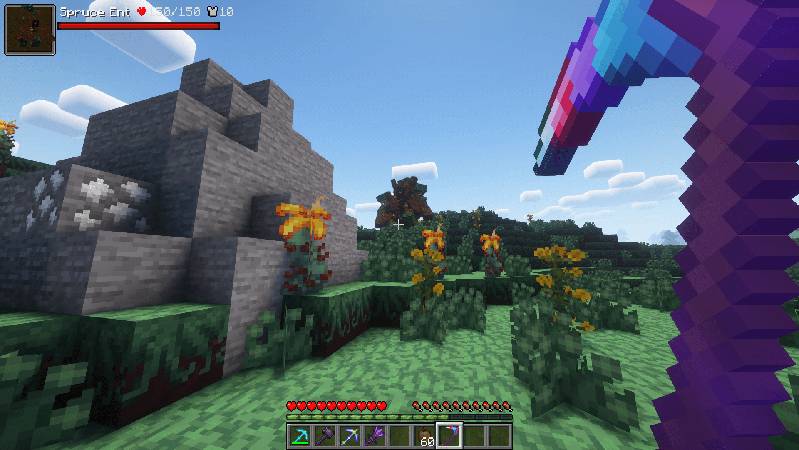This screenshot has width=799, height=450.
Task: Select the purple trident-like staff slot
Action: click(374, 436)
